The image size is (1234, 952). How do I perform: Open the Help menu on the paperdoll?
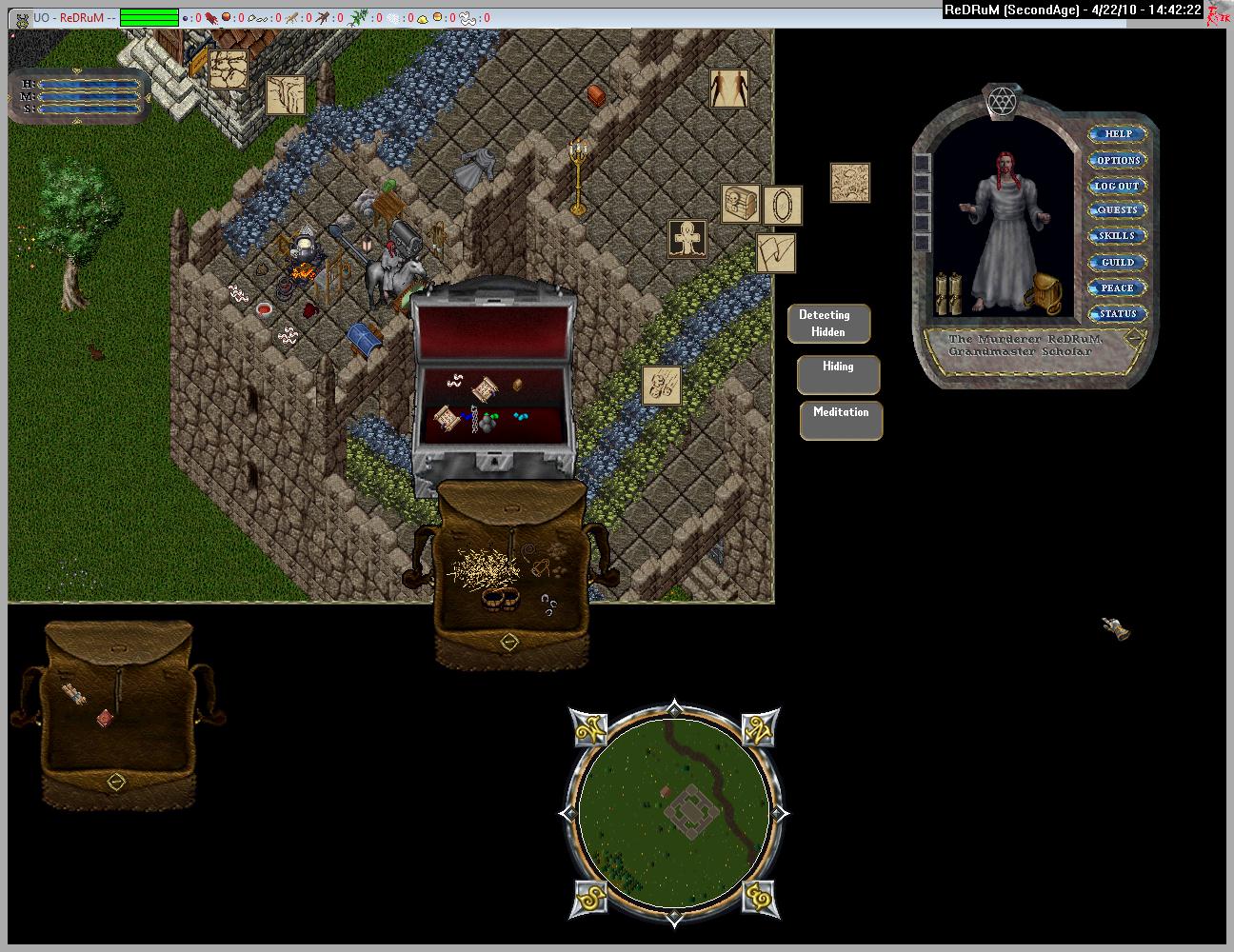pyautogui.click(x=1118, y=134)
